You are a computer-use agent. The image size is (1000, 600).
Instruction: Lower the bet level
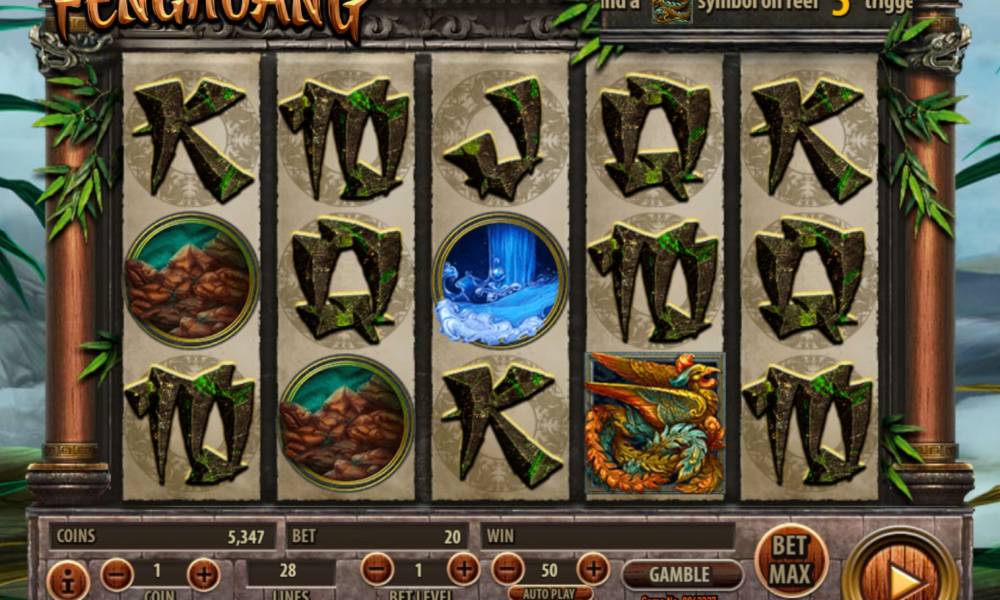(377, 569)
